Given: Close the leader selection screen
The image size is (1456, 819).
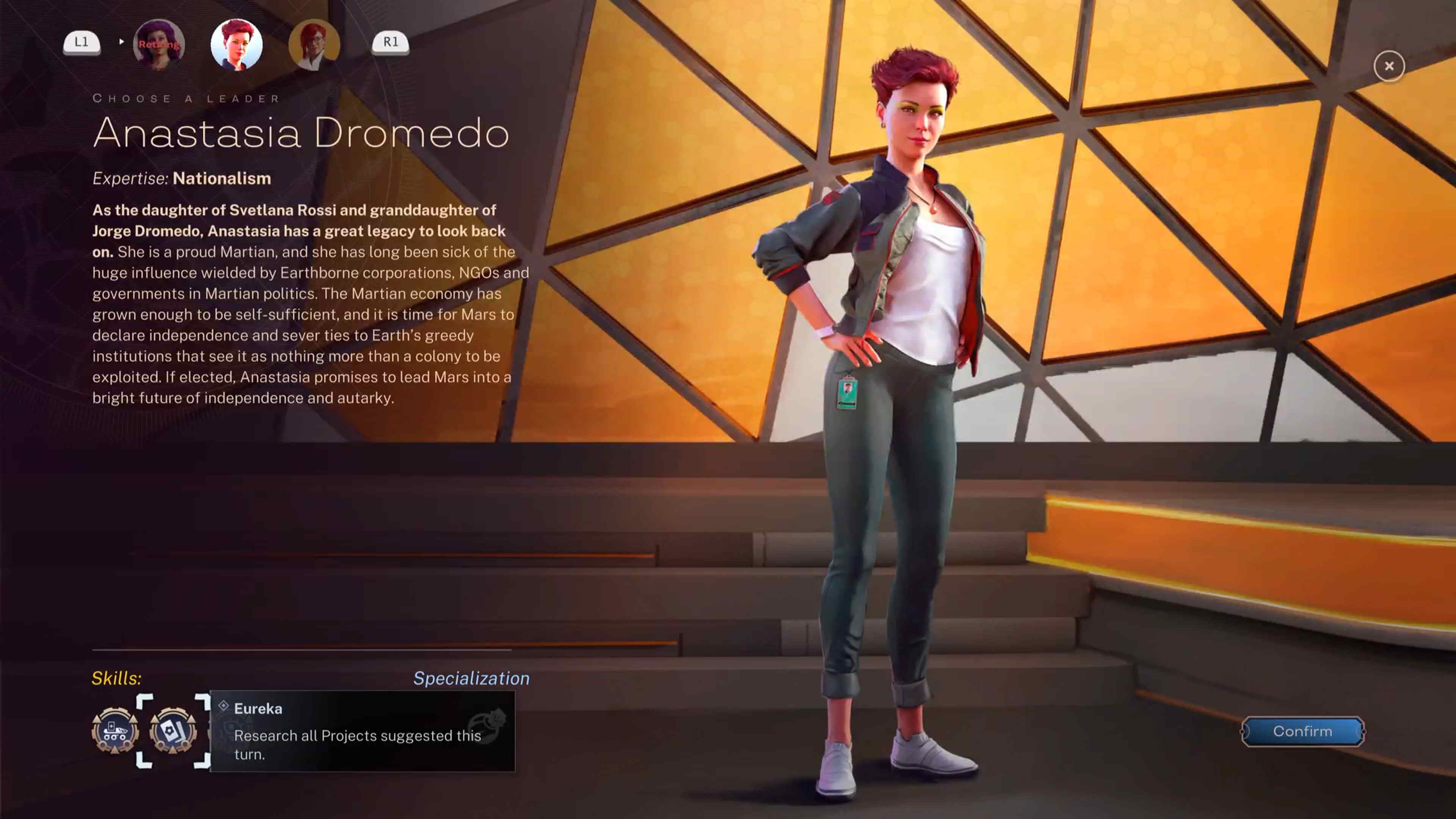Looking at the screenshot, I should point(1389,66).
